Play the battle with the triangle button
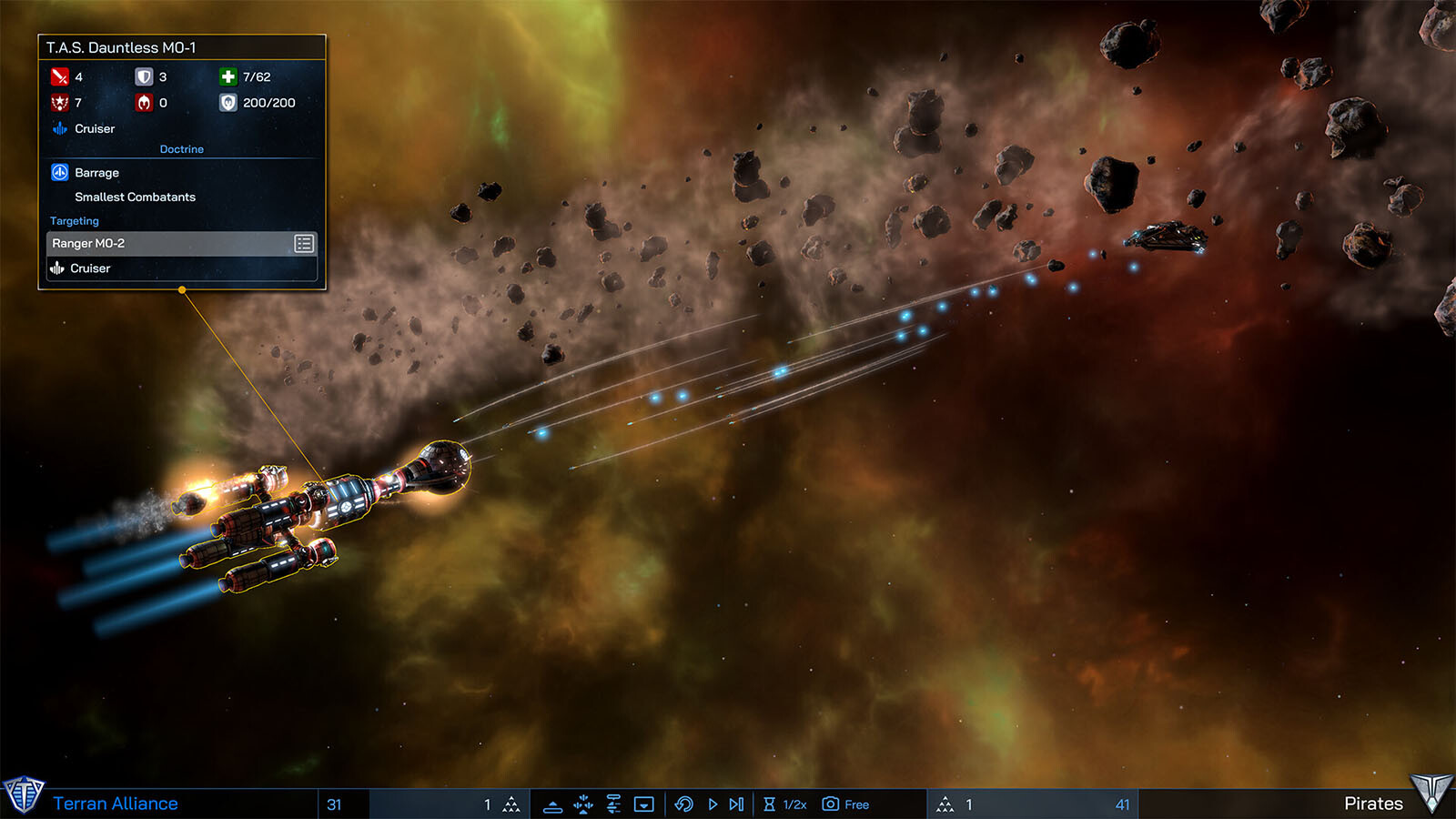This screenshot has height=819, width=1456. 713,804
